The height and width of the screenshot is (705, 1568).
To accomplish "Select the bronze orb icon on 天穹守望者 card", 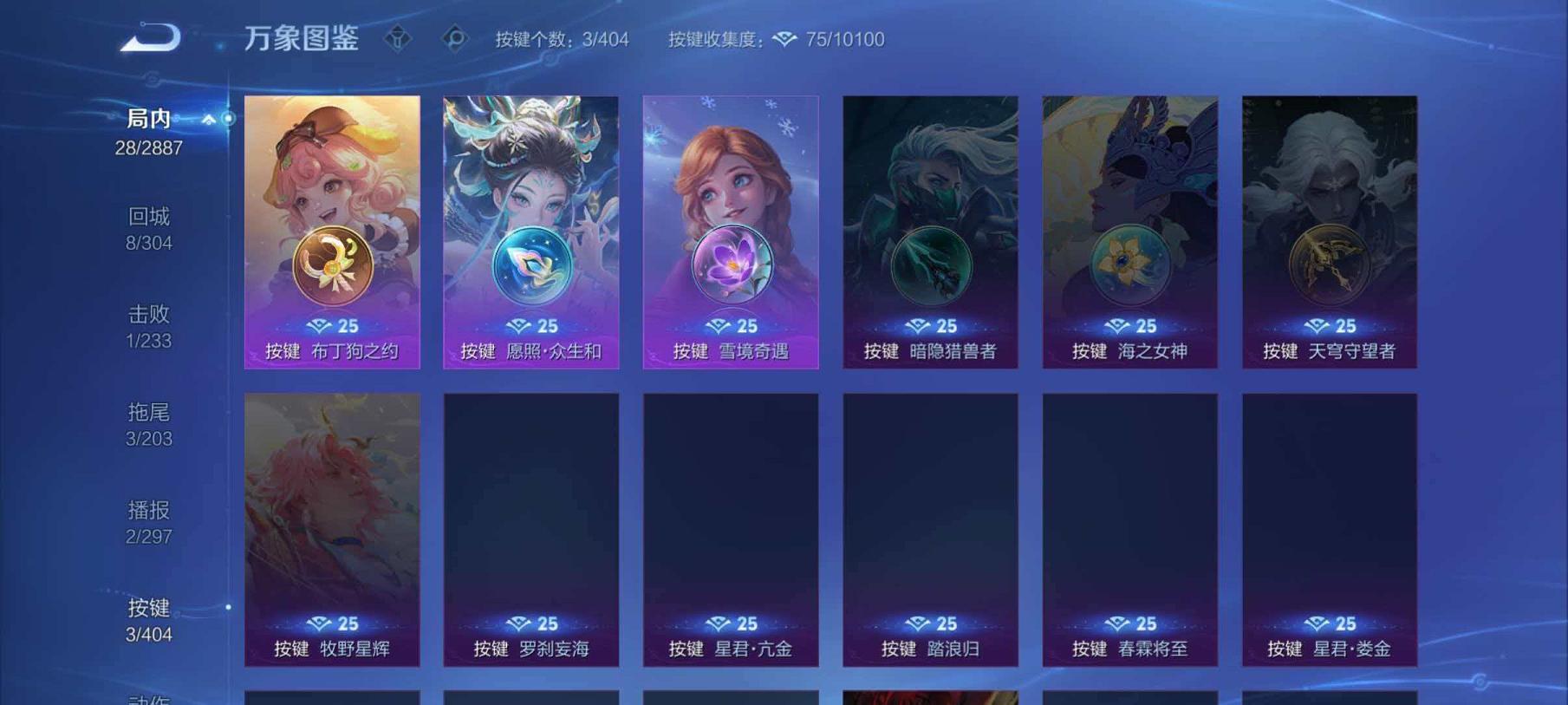I will (1329, 263).
